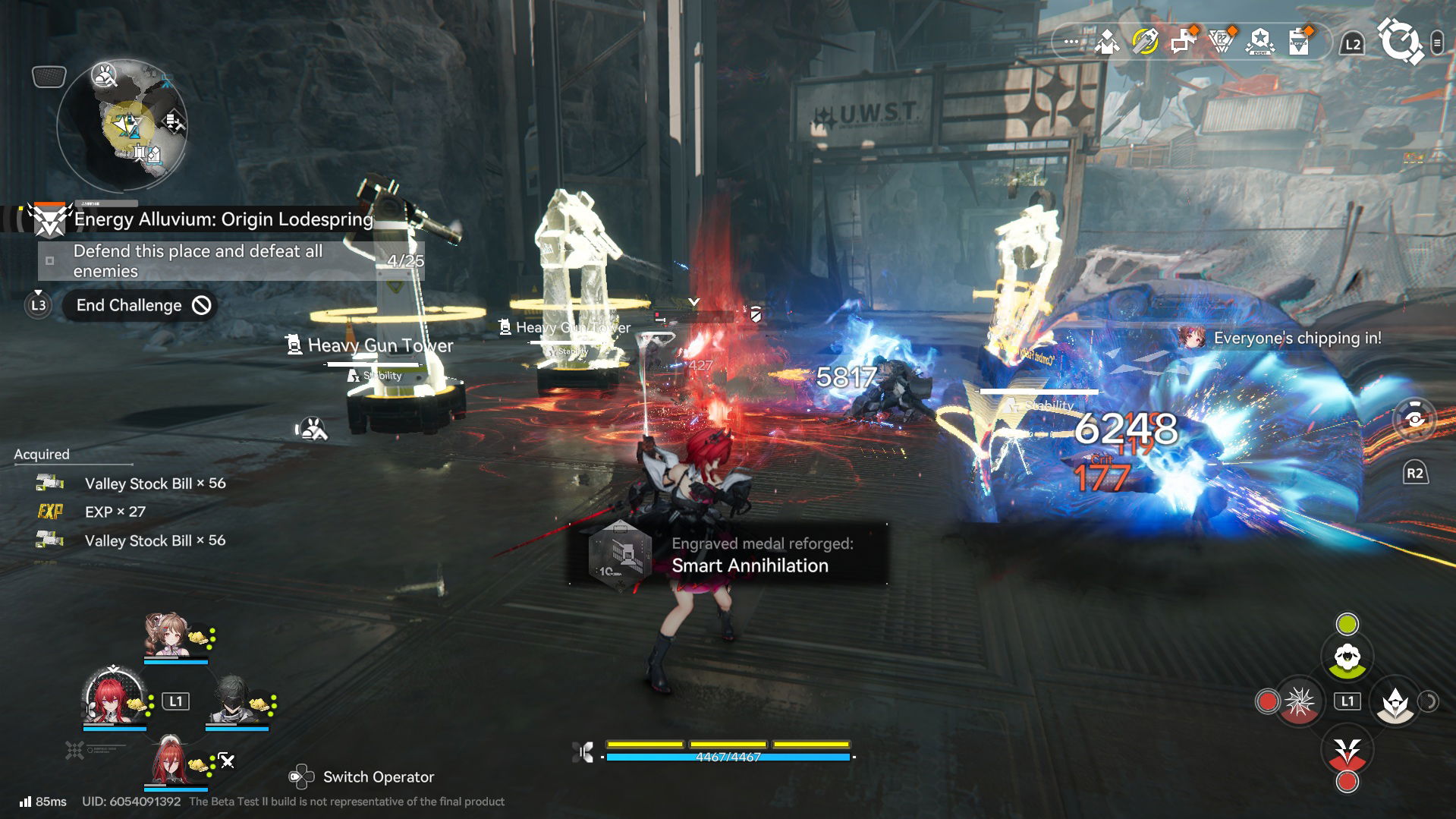This screenshot has width=1456, height=819.
Task: Click the character outfit icon in top bar
Action: [x=1108, y=43]
